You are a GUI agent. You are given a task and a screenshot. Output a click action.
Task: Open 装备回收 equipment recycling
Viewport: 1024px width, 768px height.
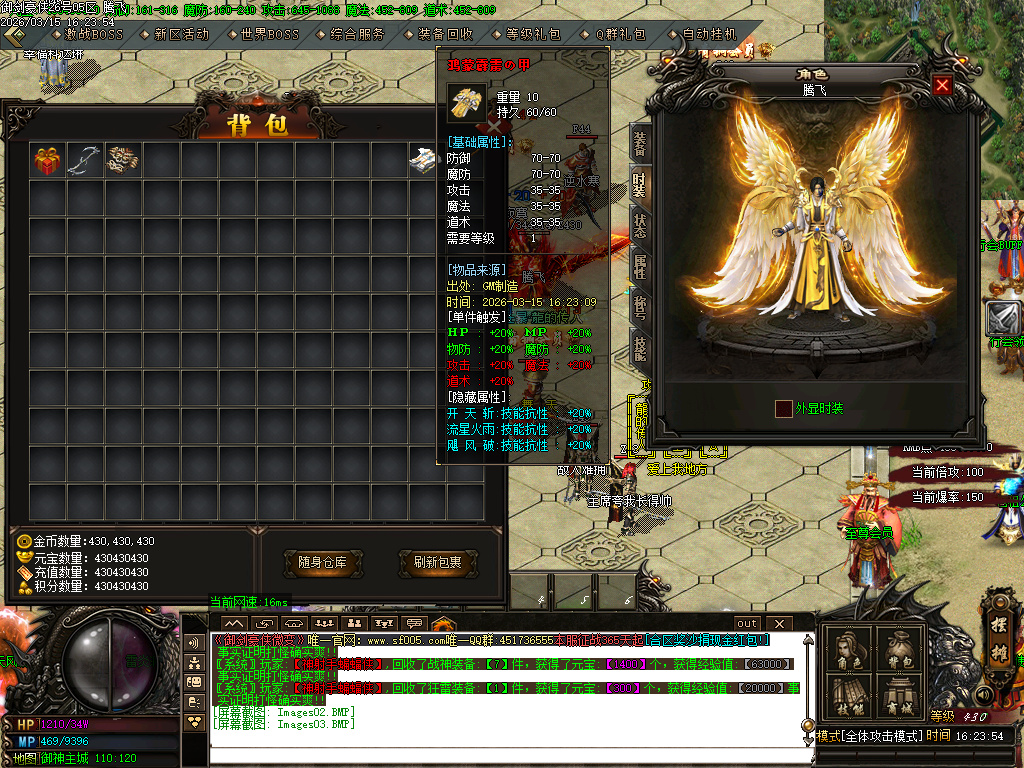click(x=445, y=34)
